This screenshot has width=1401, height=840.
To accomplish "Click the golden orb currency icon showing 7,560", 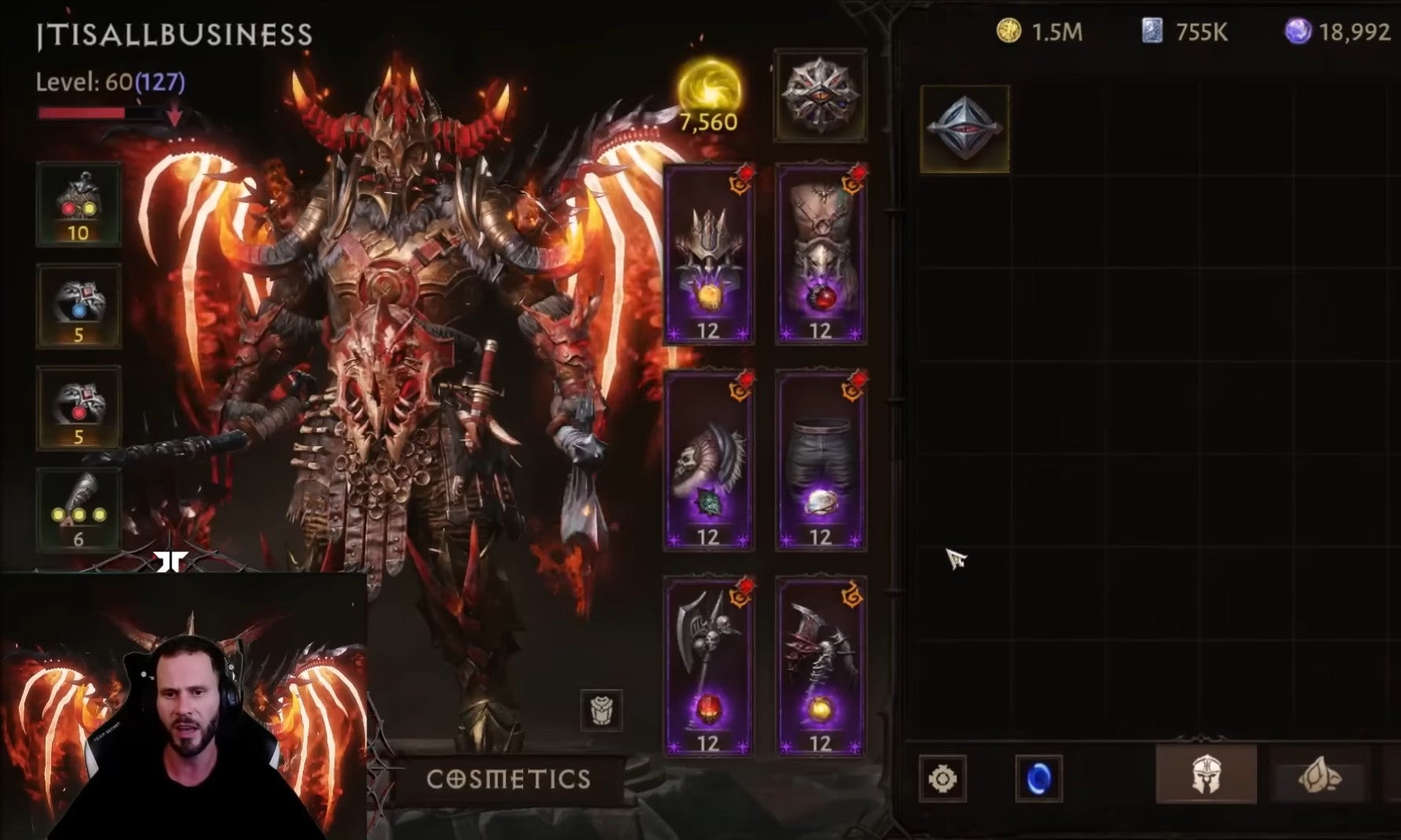I will pos(708,90).
